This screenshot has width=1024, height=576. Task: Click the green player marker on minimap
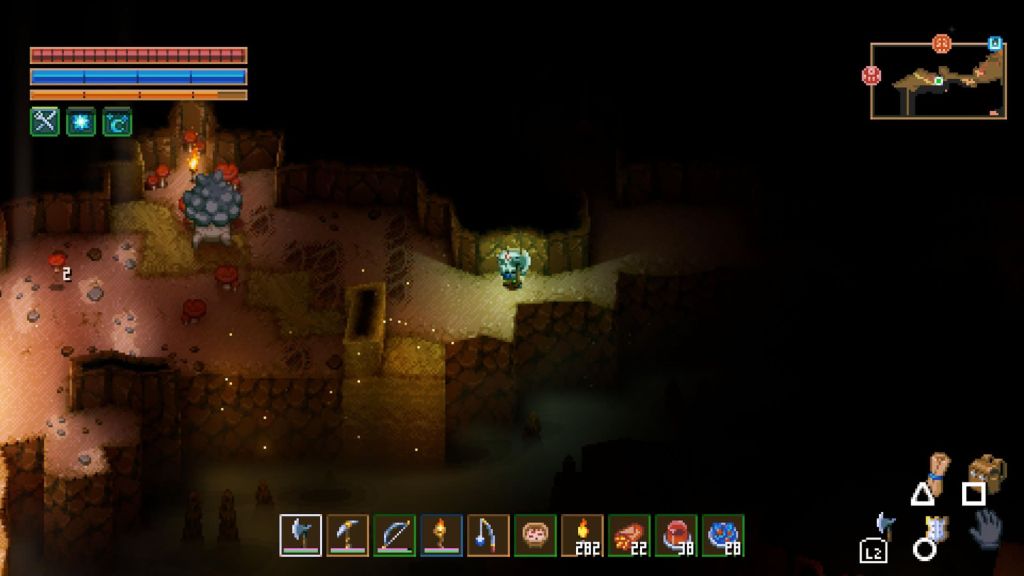[x=939, y=80]
